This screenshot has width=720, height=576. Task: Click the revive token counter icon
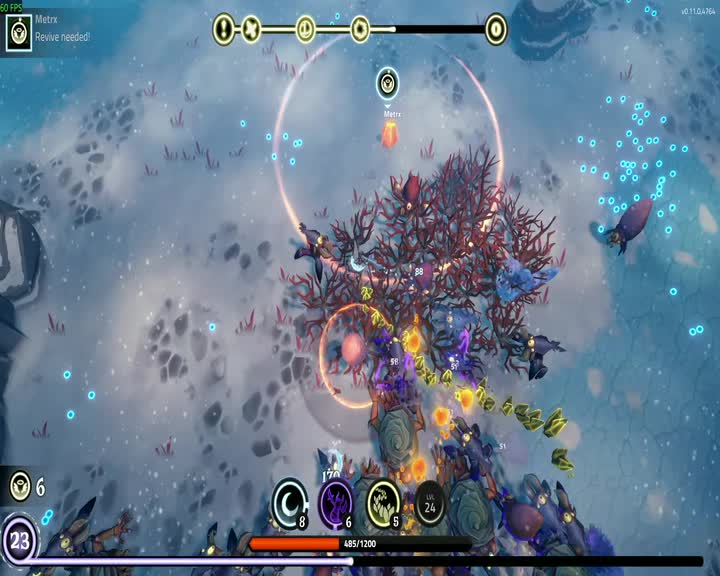coord(19,487)
